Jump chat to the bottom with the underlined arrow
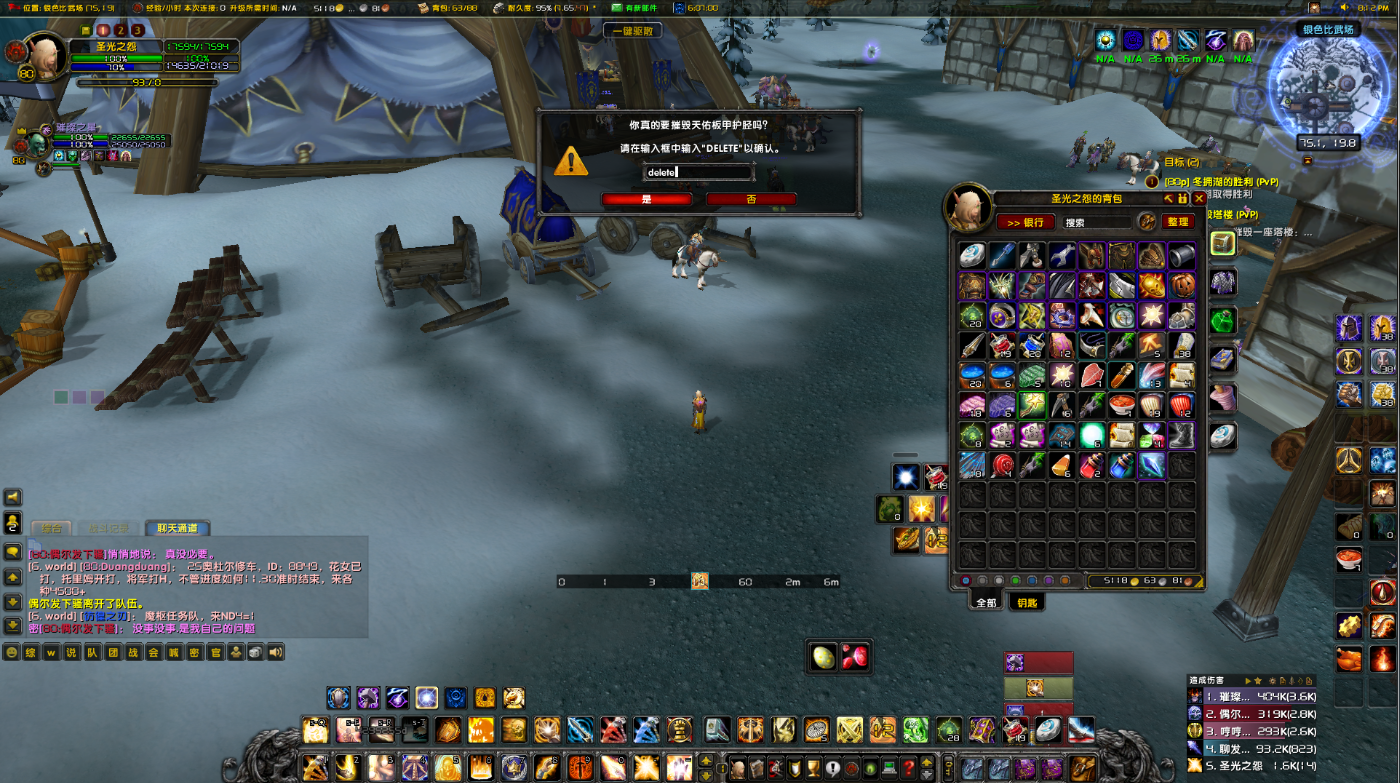1400x783 pixels. pos(13,626)
